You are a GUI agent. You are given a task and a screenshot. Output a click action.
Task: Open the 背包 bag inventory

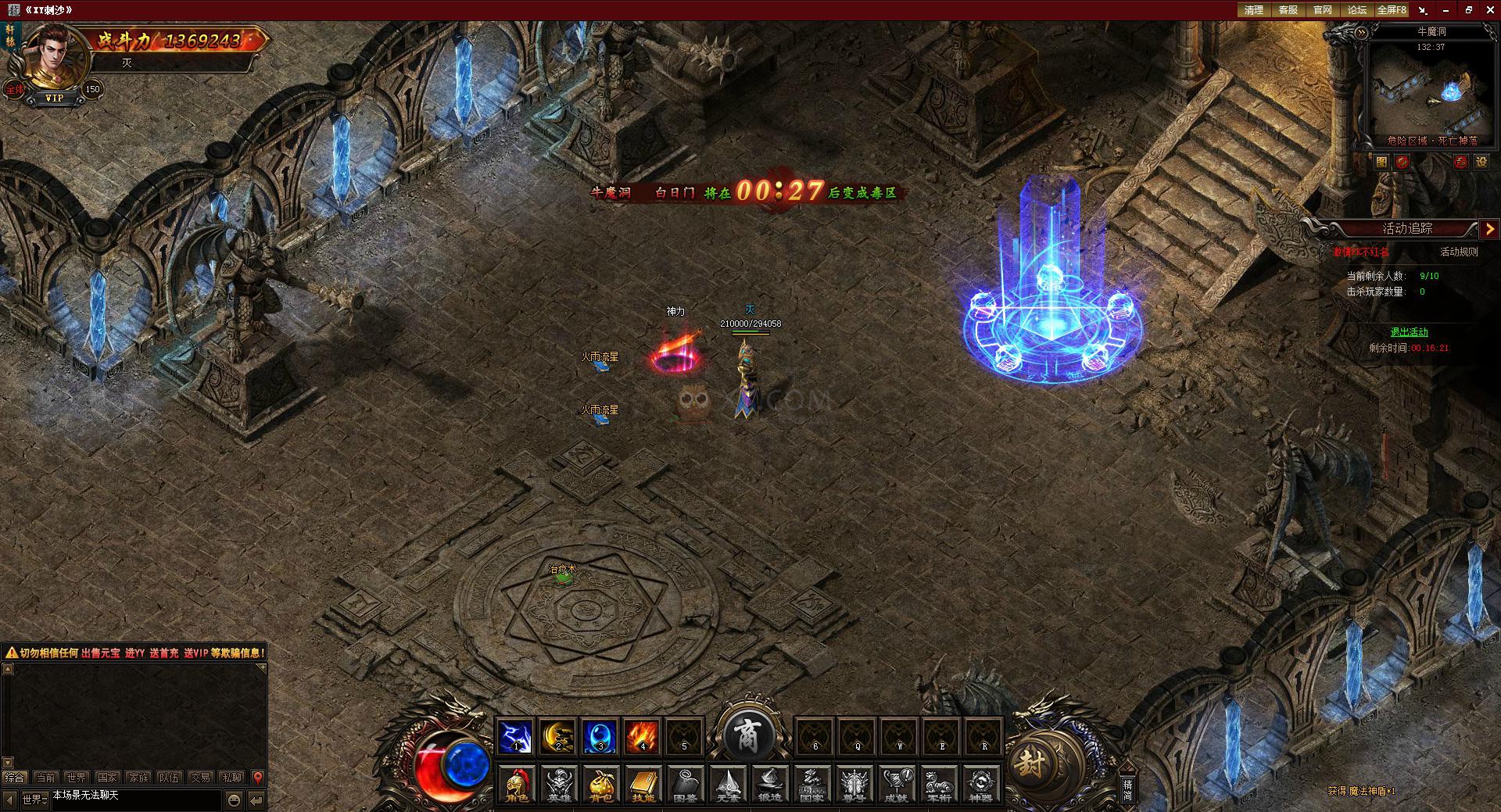point(601,784)
